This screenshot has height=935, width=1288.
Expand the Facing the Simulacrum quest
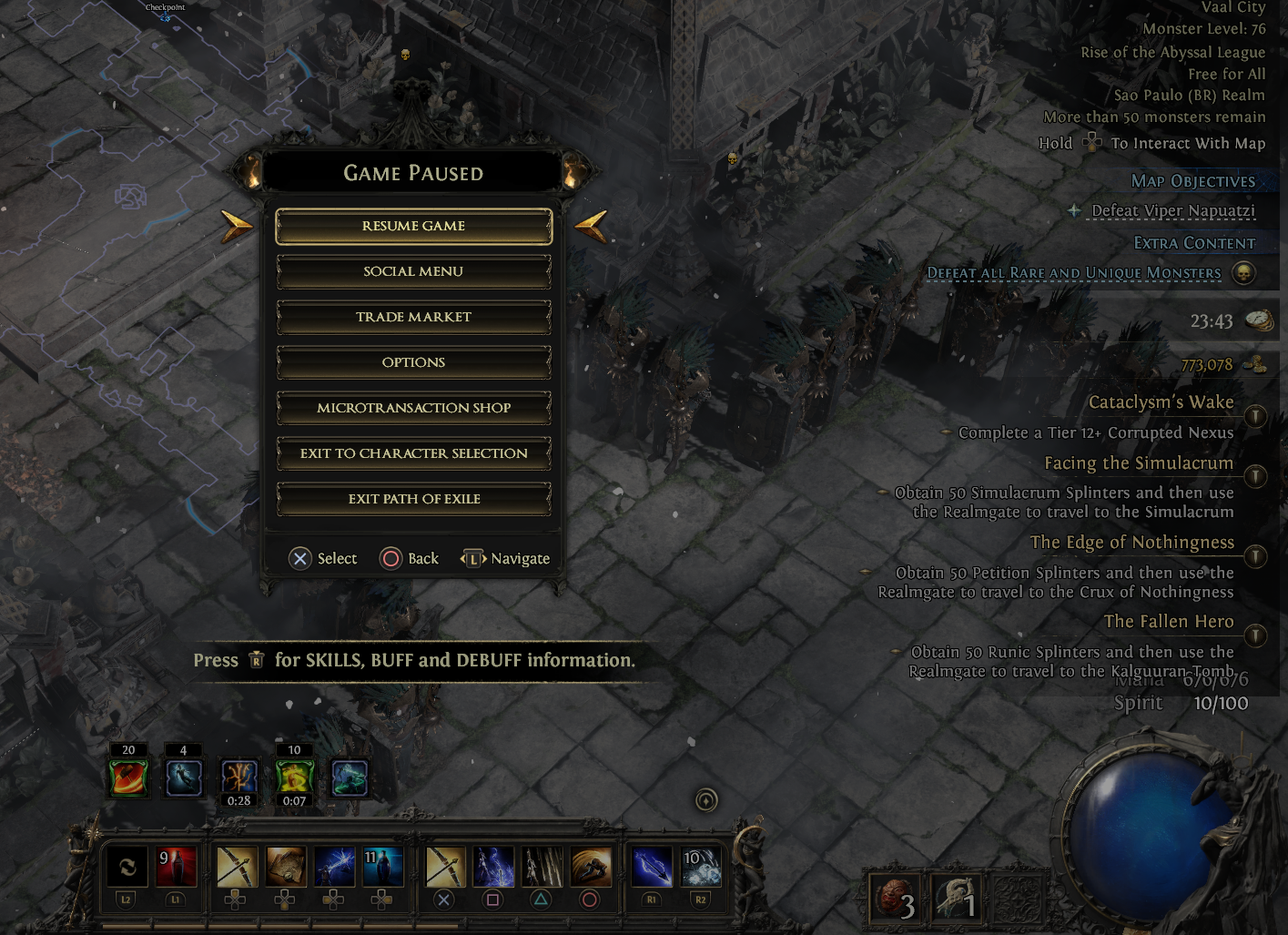[x=1255, y=475]
